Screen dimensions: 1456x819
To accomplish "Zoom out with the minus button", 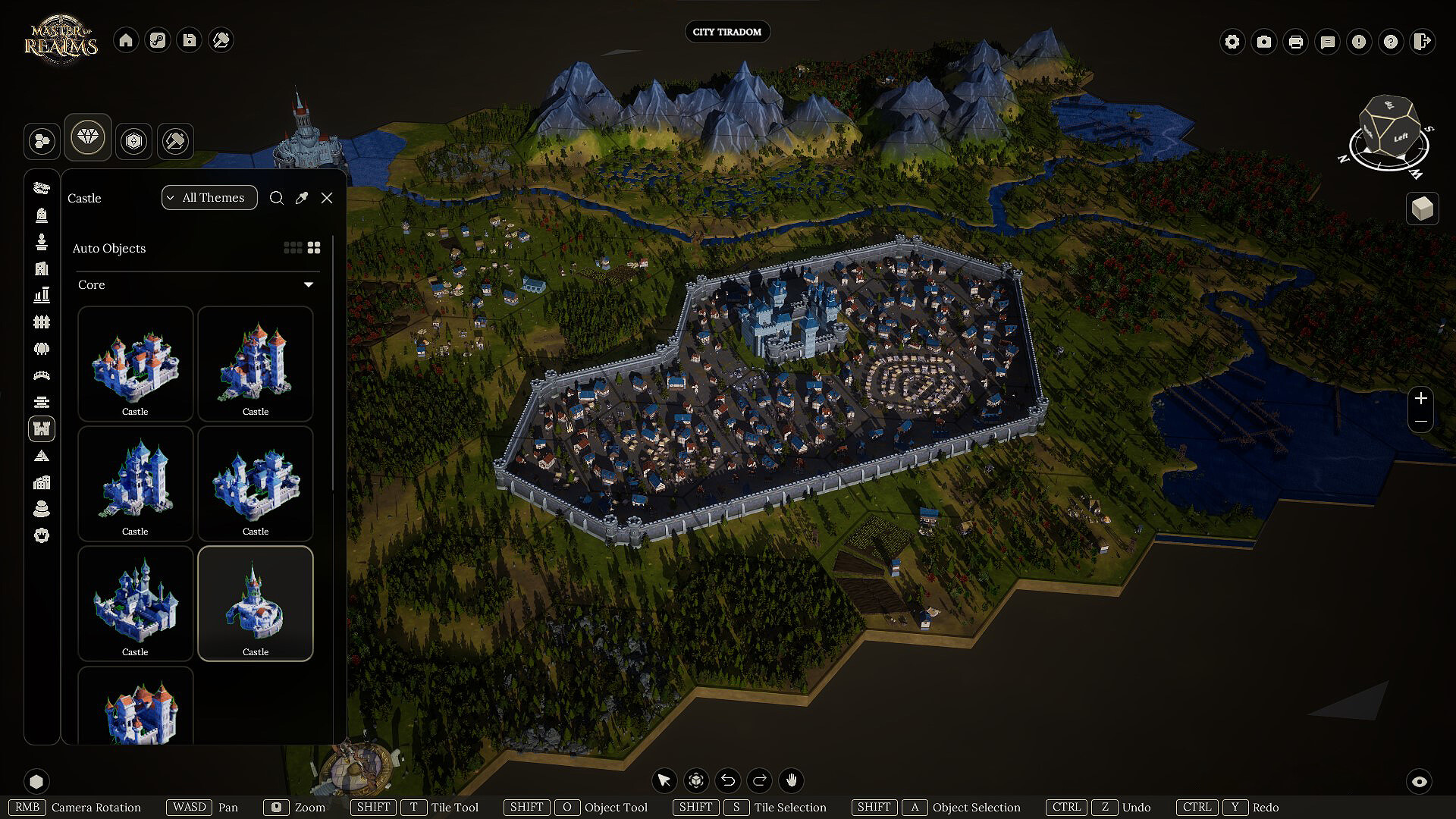I will point(1421,422).
